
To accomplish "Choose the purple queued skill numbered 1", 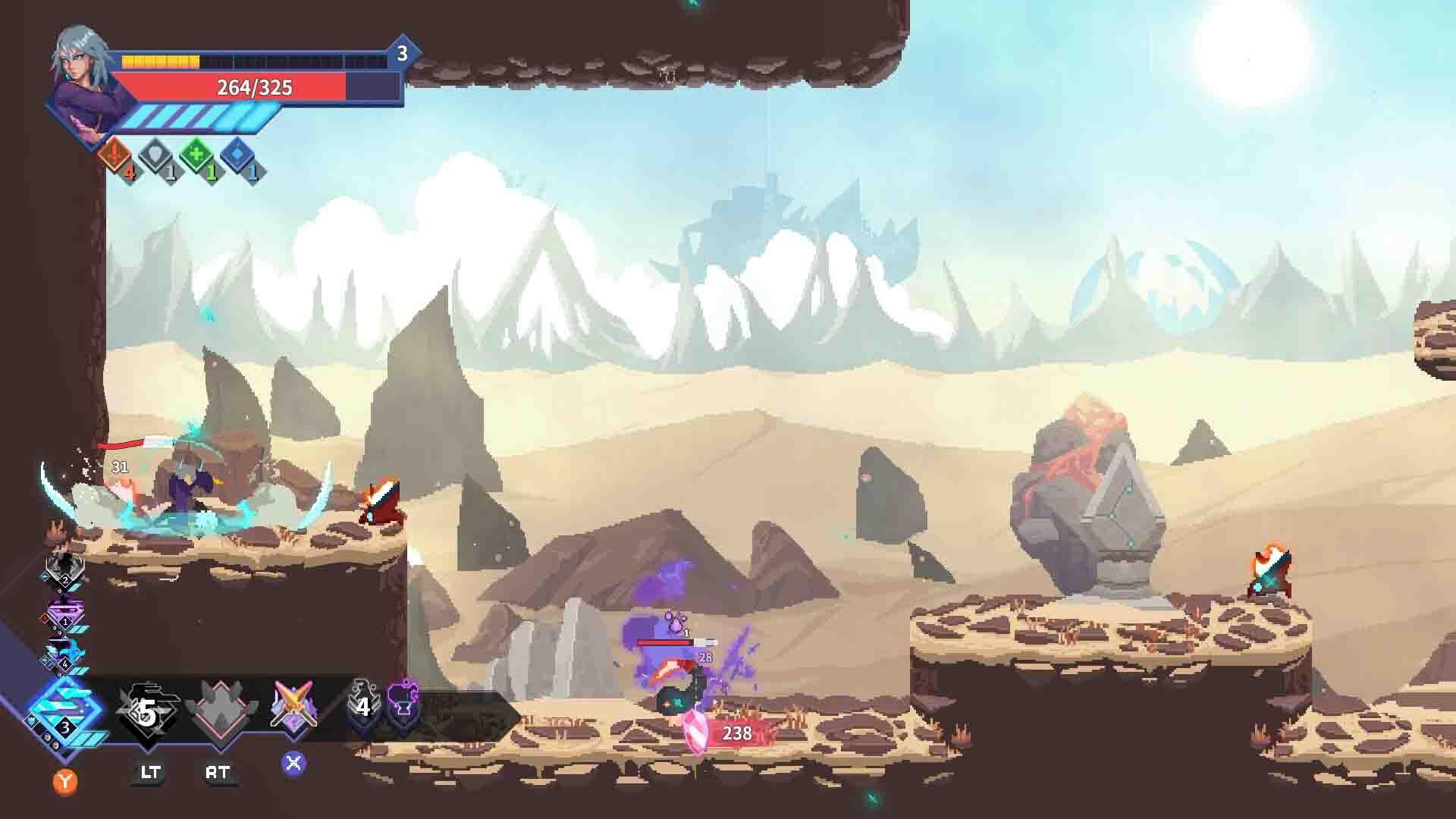I will pos(64,613).
